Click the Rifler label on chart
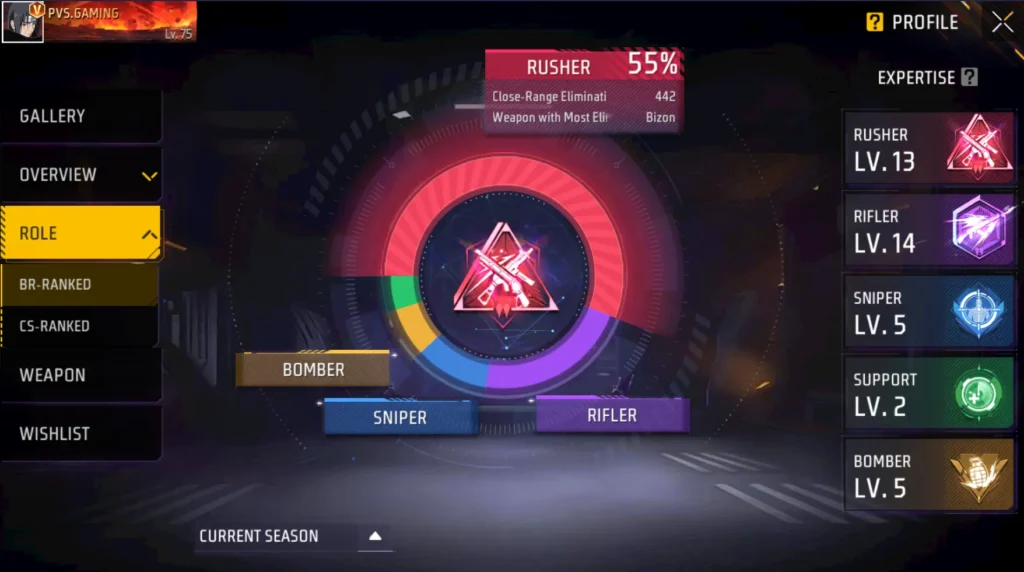 (612, 415)
